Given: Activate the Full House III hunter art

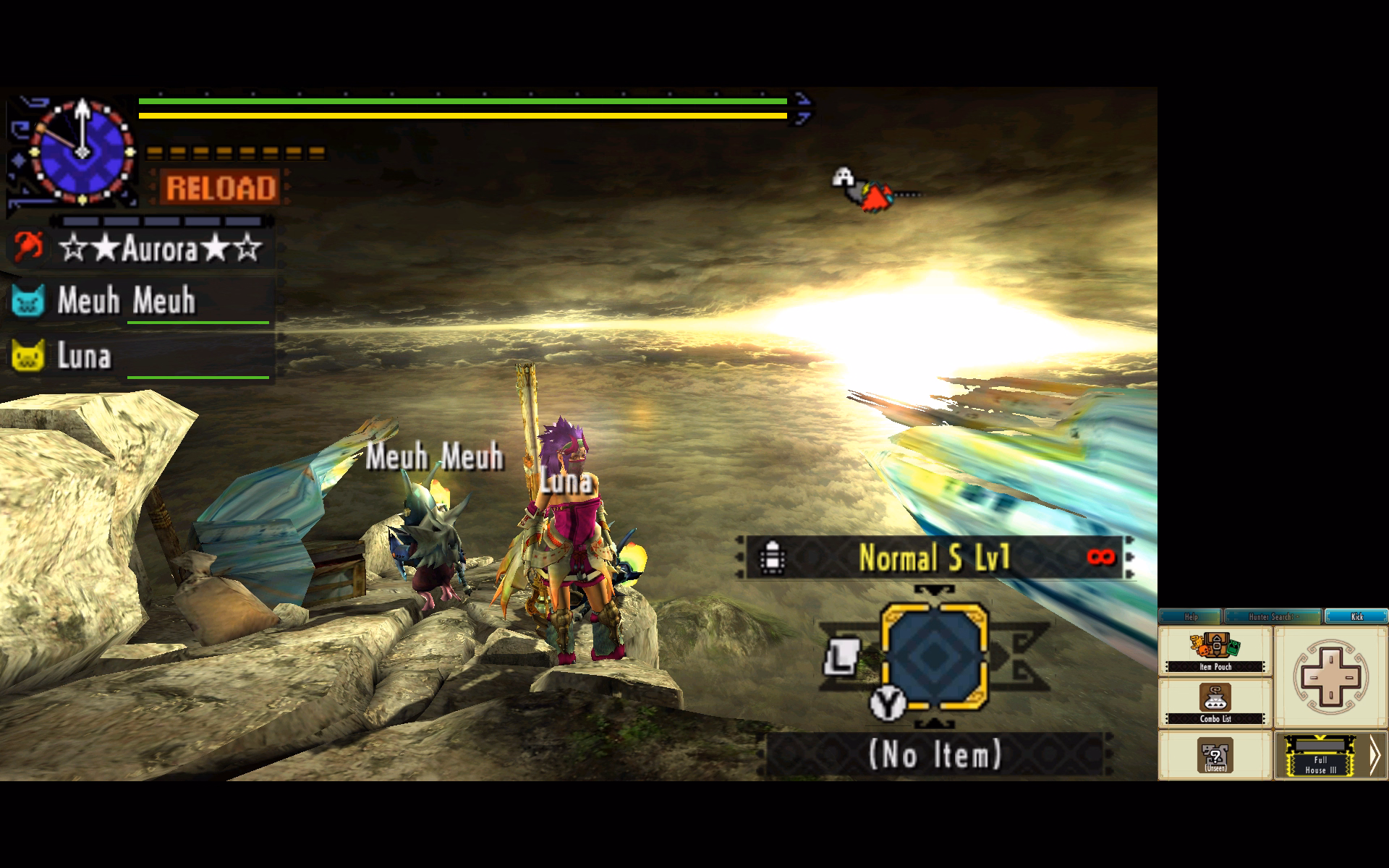Looking at the screenshot, I should [x=1320, y=755].
